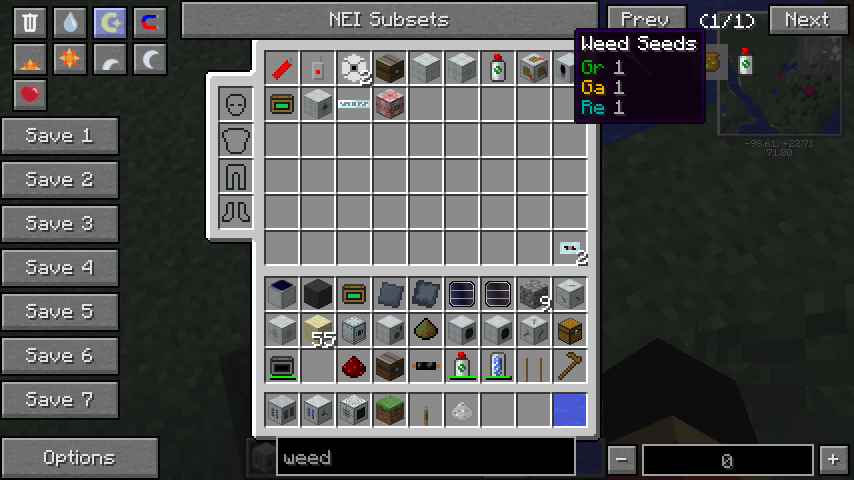
Task: Focus the search field containing 'weed'
Action: 425,458
